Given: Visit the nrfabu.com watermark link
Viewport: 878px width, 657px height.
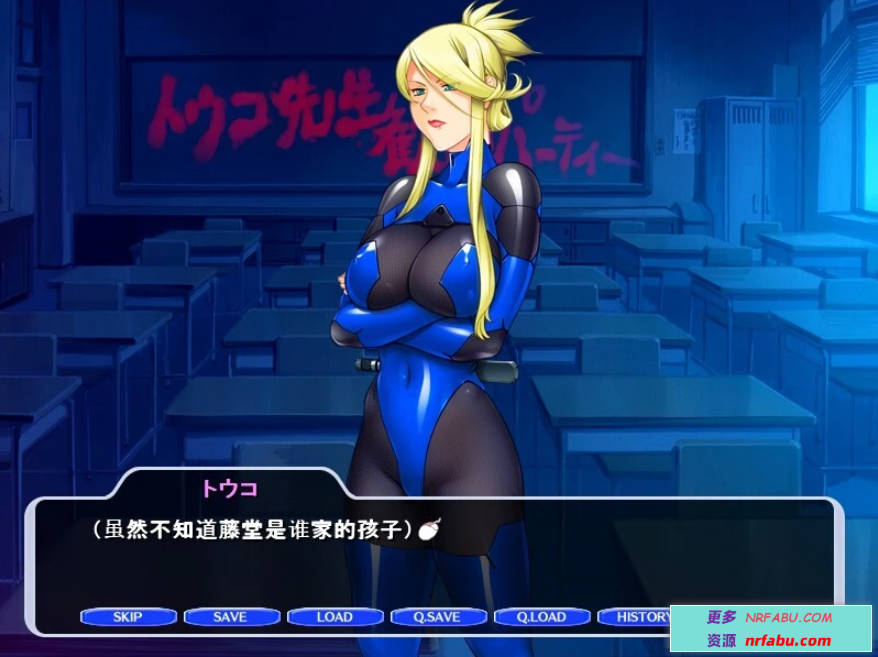Looking at the screenshot, I should click(788, 641).
